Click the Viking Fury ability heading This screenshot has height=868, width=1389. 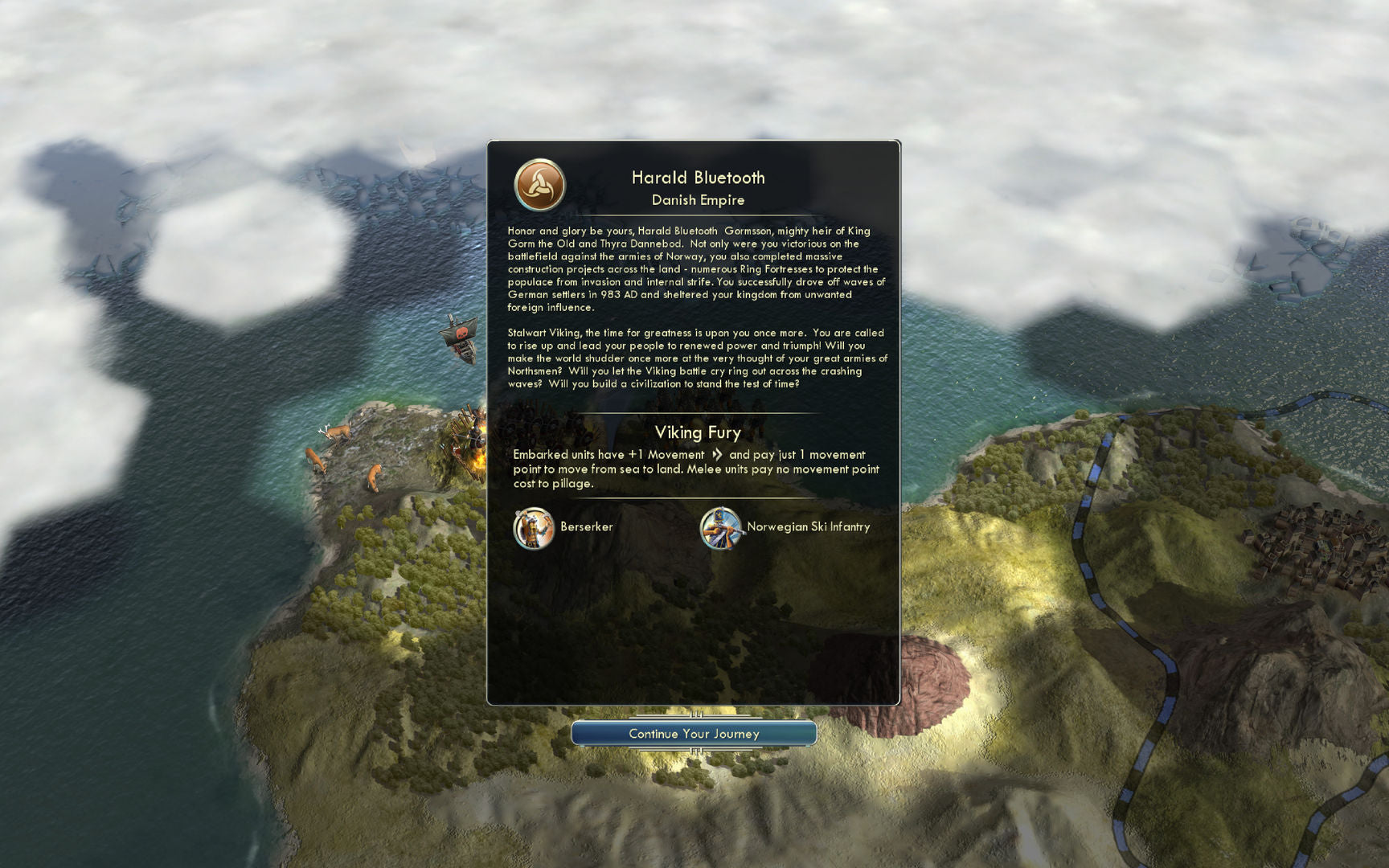tap(696, 432)
